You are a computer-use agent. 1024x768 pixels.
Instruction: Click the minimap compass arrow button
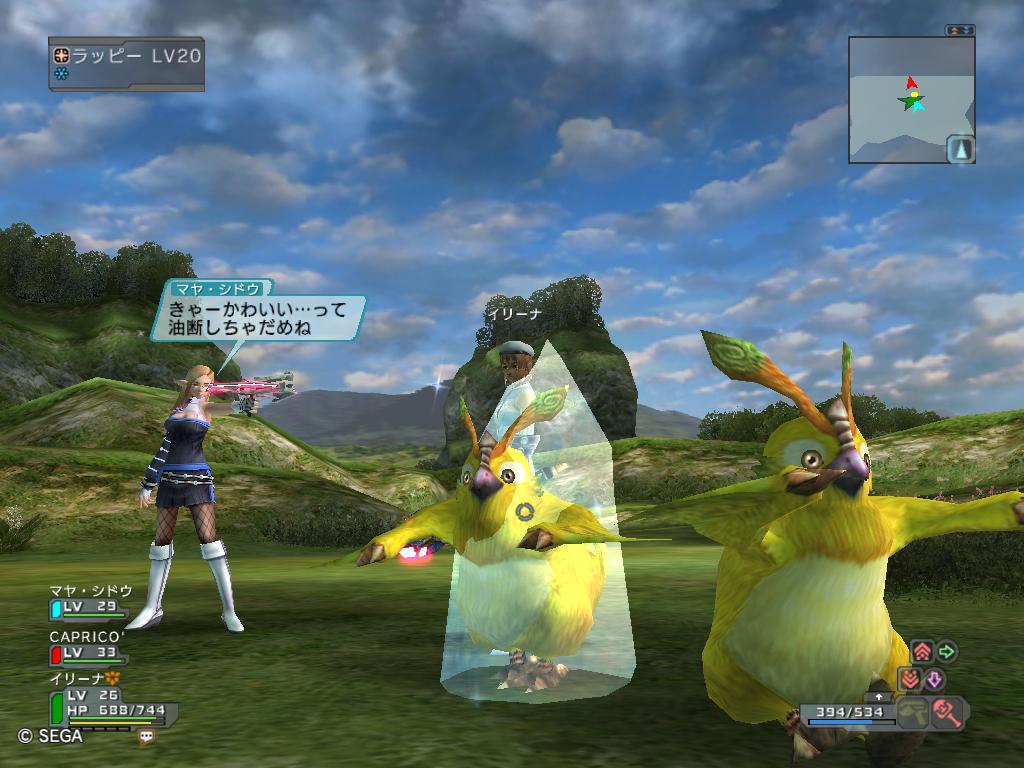(x=960, y=149)
